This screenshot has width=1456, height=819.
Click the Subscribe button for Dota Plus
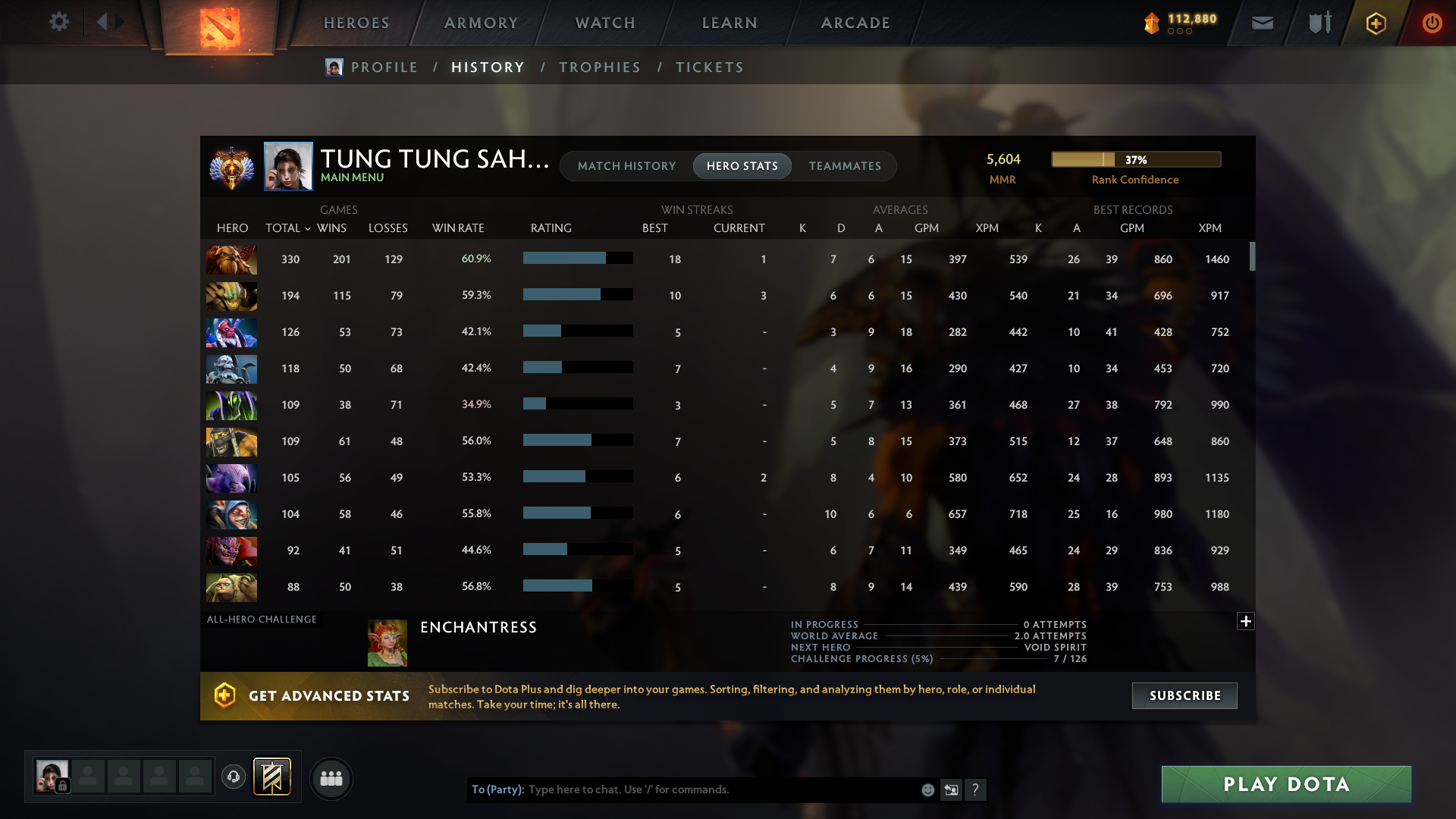click(x=1184, y=695)
